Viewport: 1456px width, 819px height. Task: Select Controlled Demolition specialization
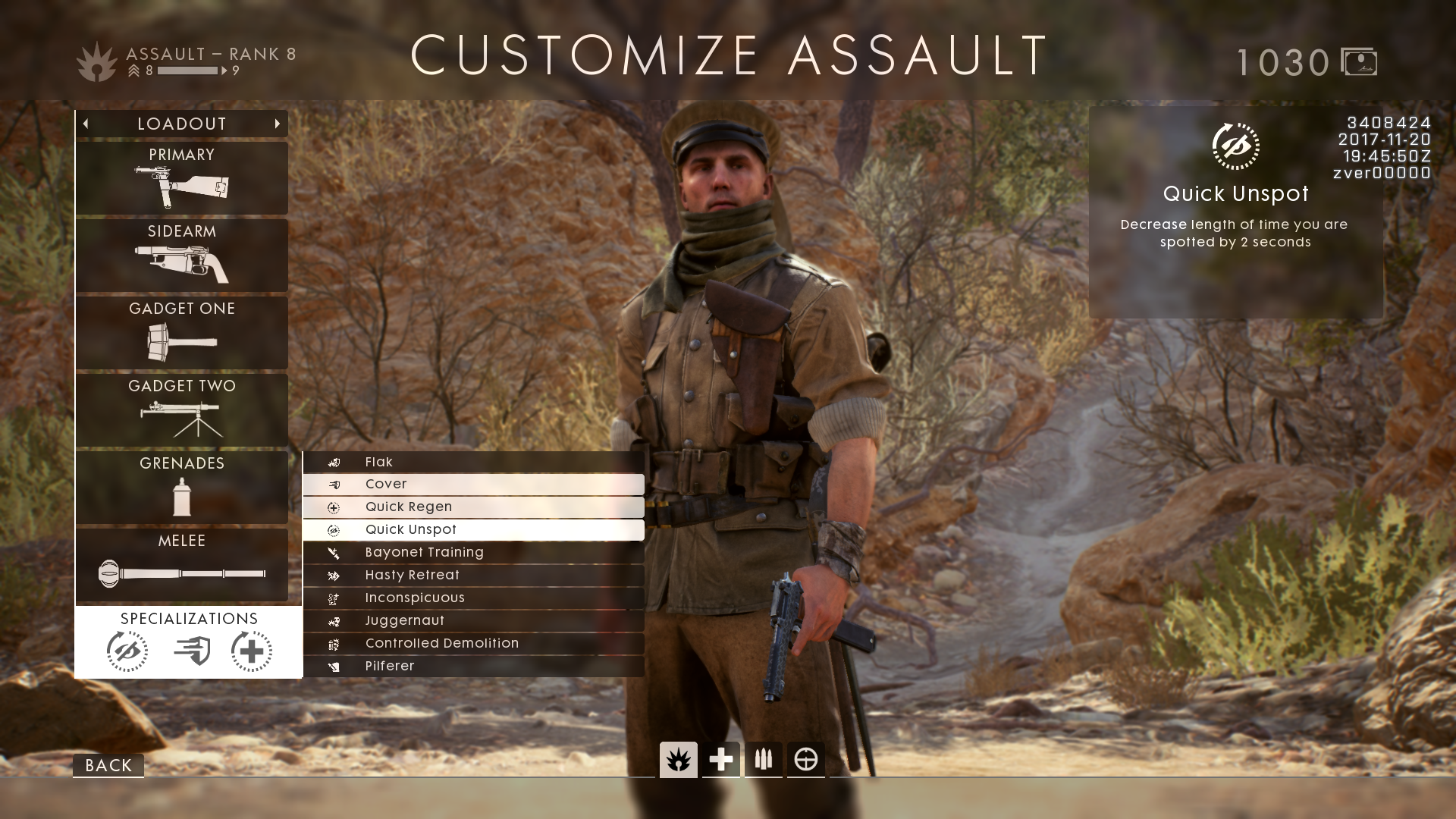point(473,643)
